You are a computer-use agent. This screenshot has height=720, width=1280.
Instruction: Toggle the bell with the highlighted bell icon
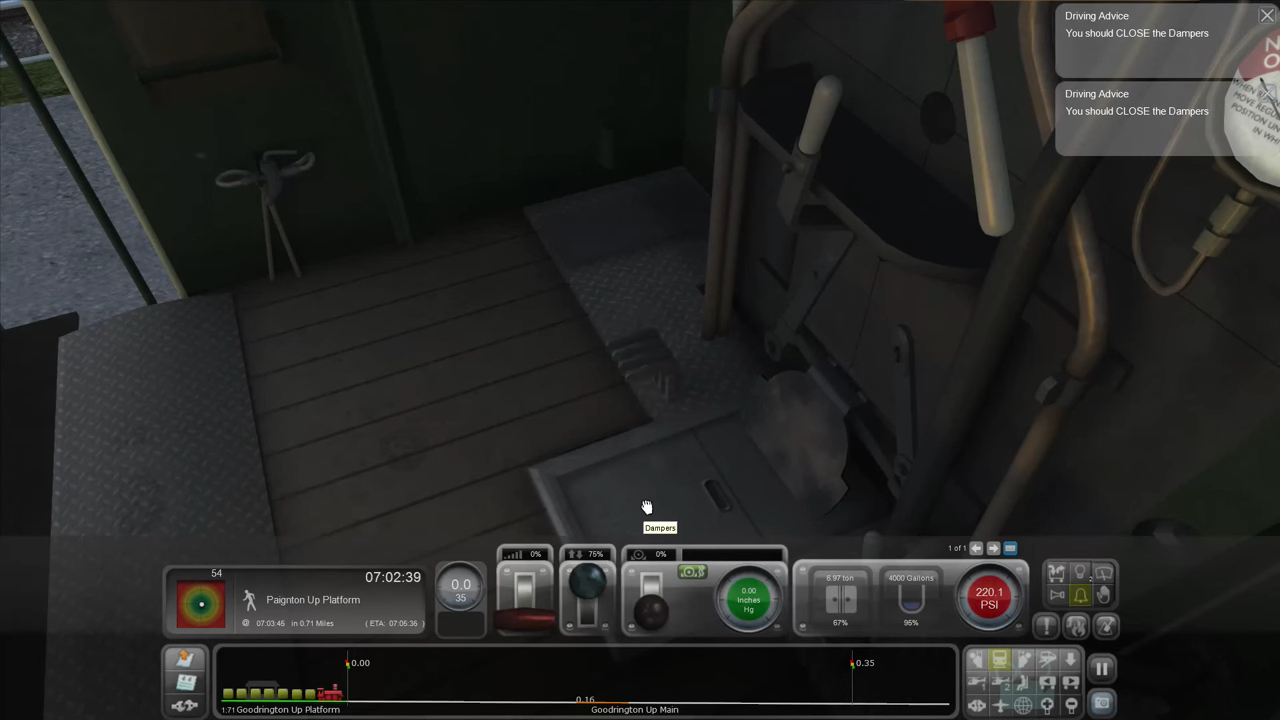(1080, 595)
